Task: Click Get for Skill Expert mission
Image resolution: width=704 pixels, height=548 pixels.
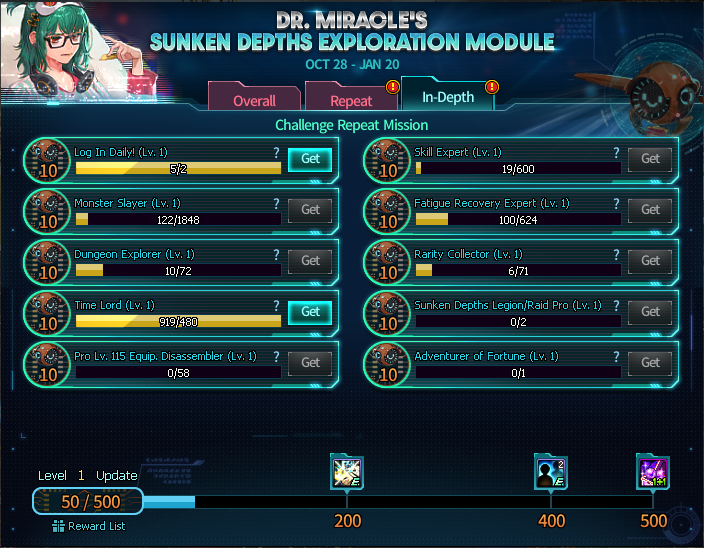Action: (x=650, y=159)
